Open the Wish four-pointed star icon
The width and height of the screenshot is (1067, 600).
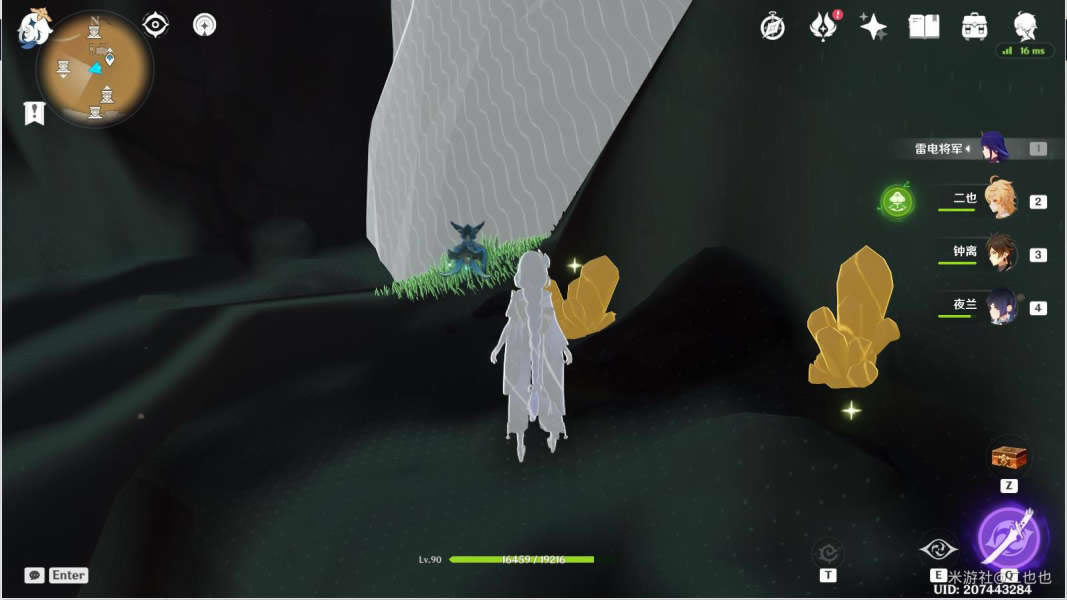coord(873,27)
